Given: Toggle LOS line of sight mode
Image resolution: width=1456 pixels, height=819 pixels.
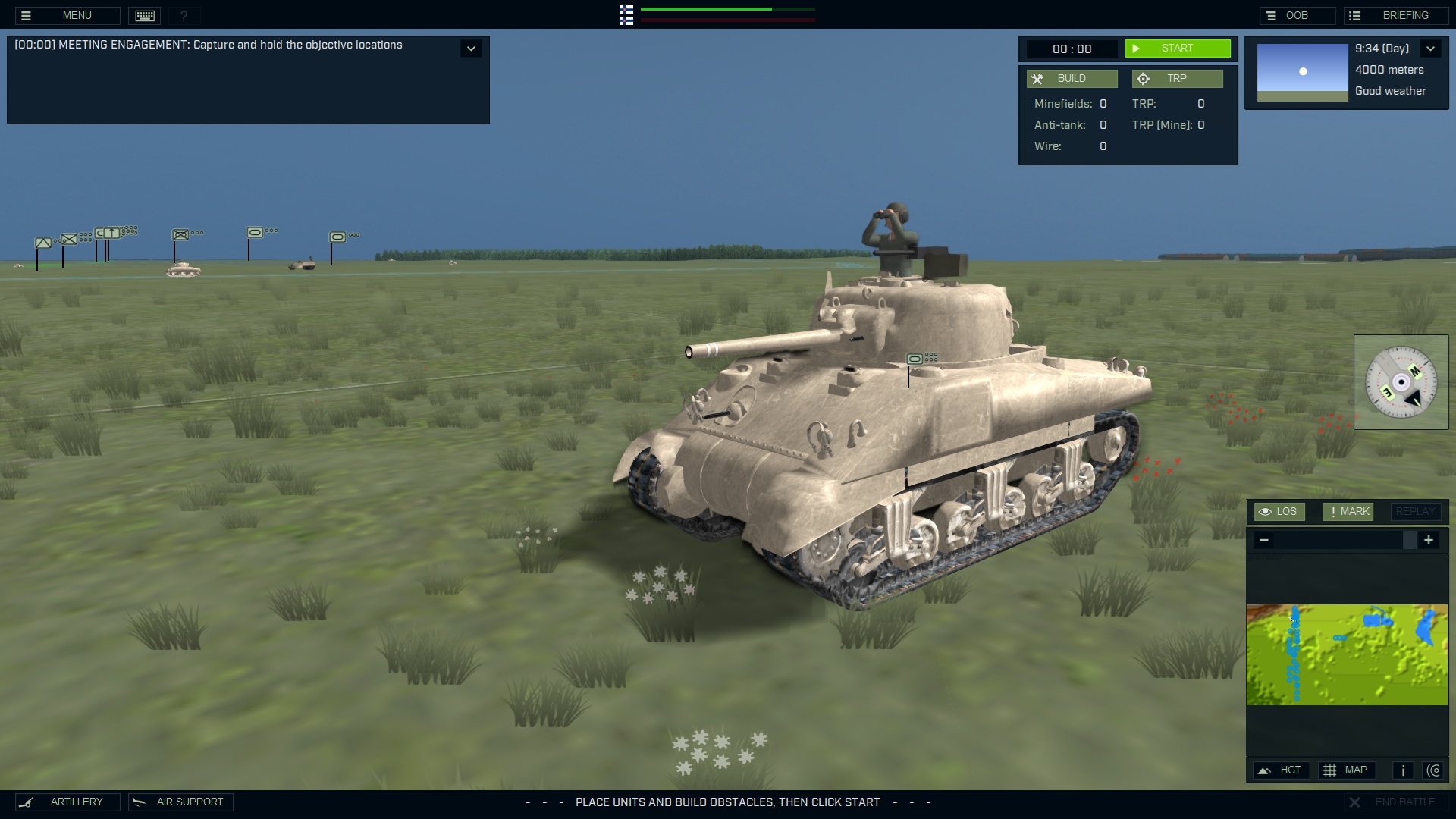Looking at the screenshot, I should click(x=1280, y=511).
